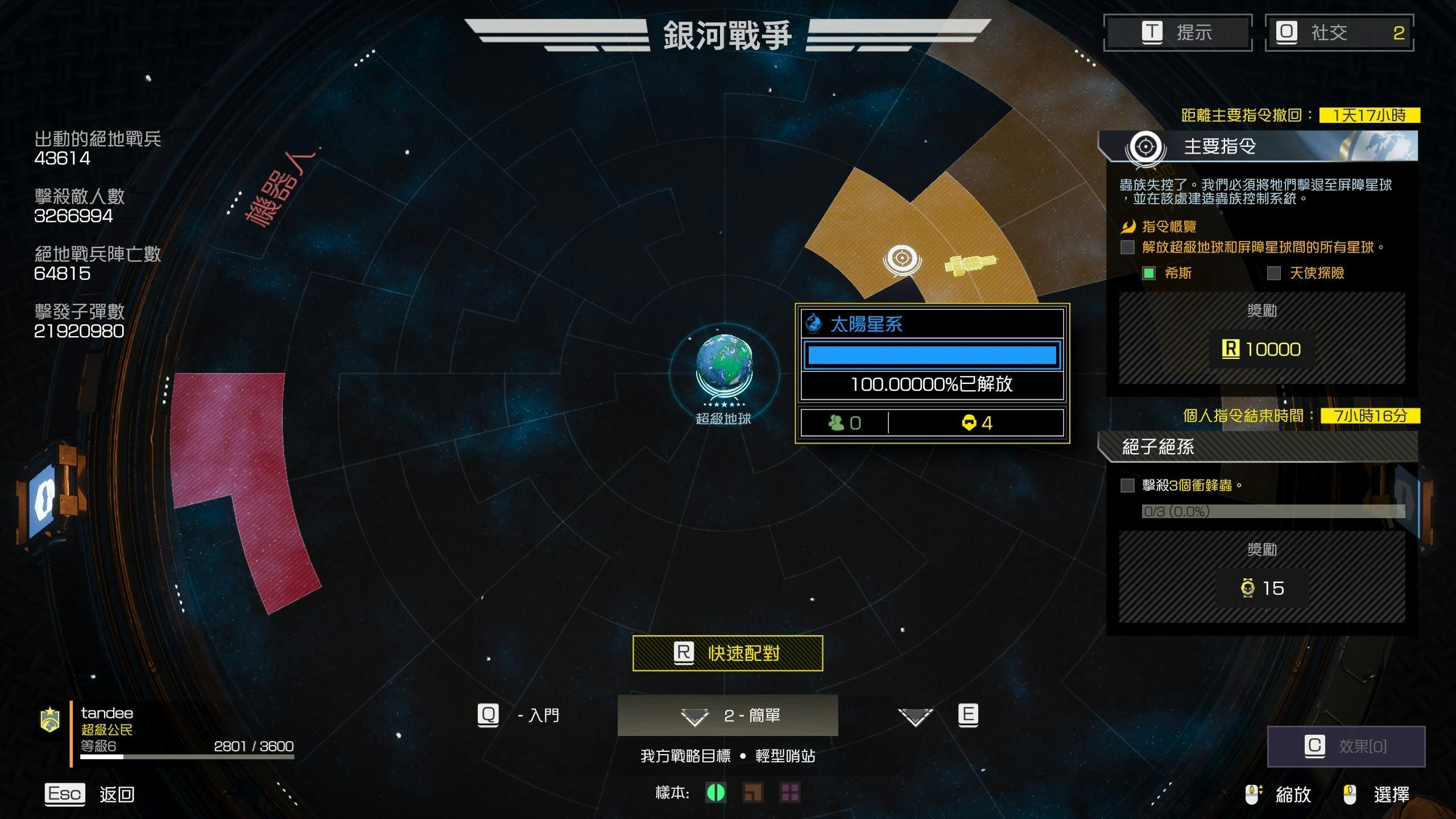The image size is (1456, 819).
Task: Choose the 2 - 簡單 difficulty selector
Action: [727, 715]
